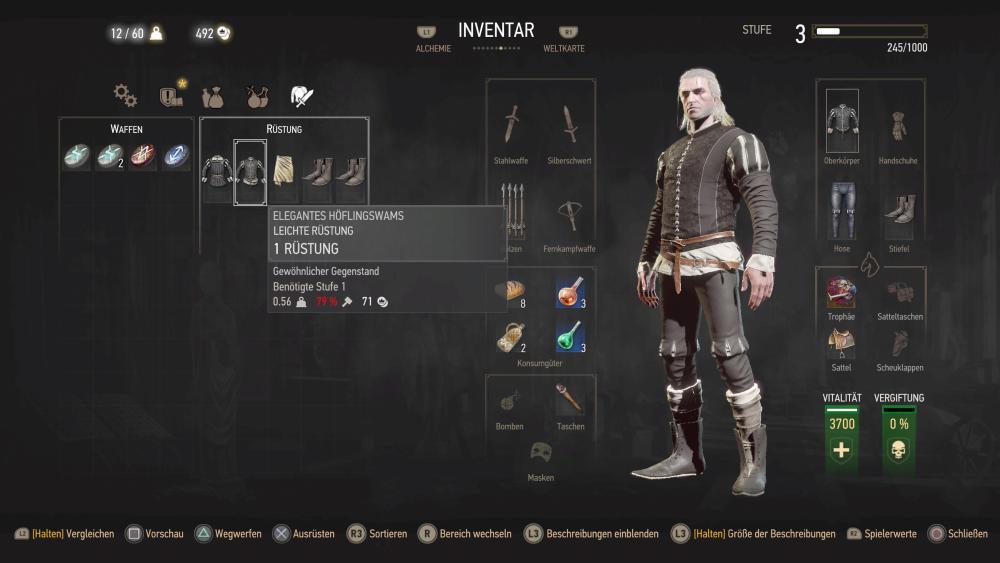
Task: Select the armor and sword inventory tab
Action: [301, 96]
